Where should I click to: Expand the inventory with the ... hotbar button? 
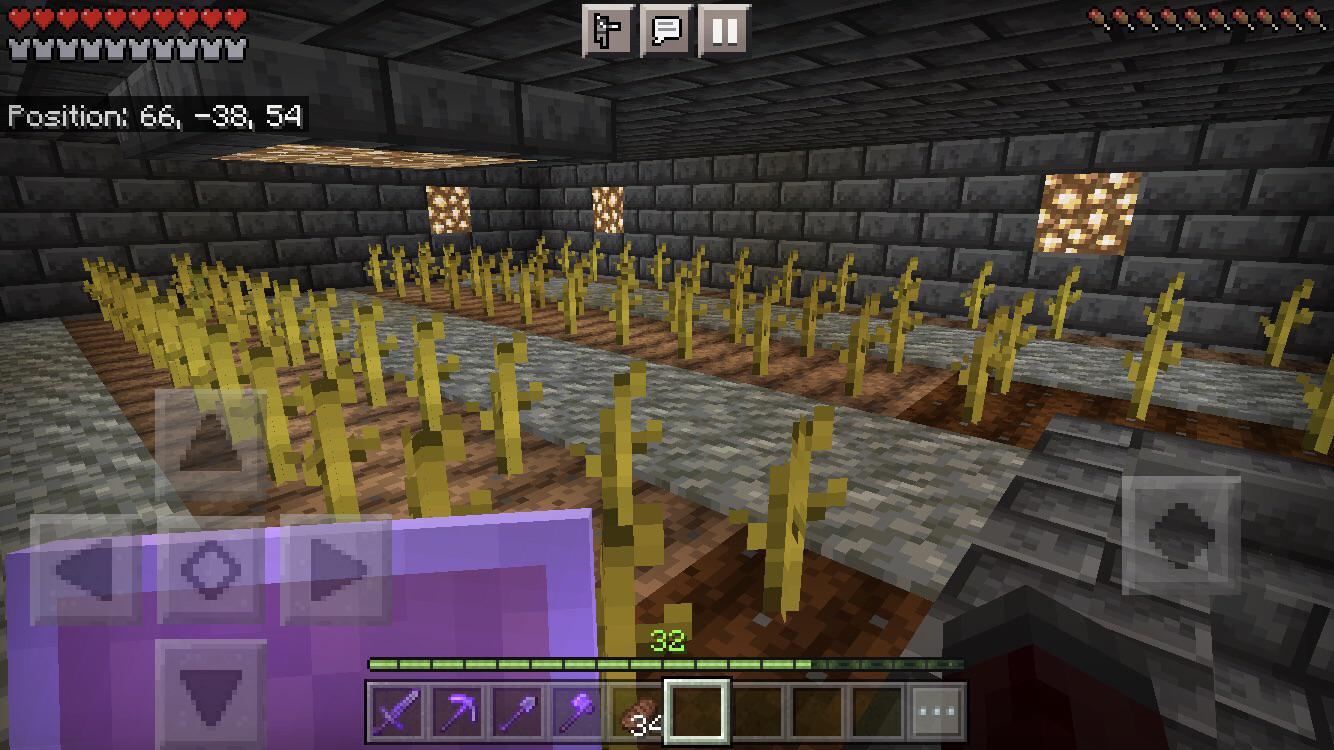[935, 712]
